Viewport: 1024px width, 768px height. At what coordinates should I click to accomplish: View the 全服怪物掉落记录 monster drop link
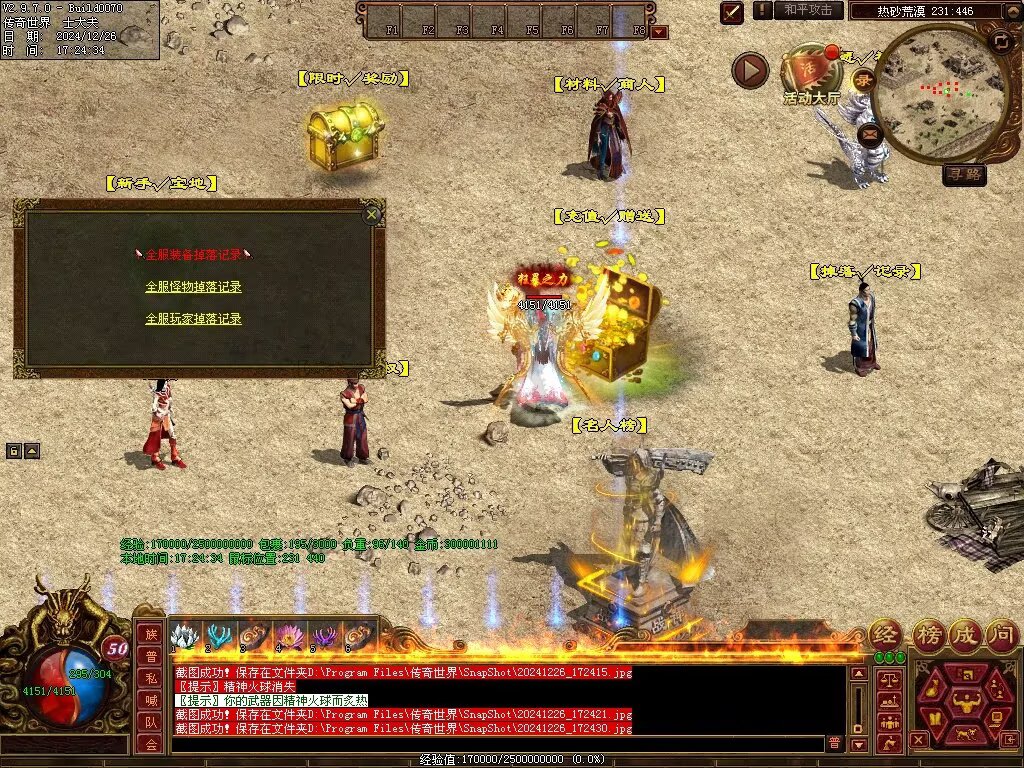193,287
